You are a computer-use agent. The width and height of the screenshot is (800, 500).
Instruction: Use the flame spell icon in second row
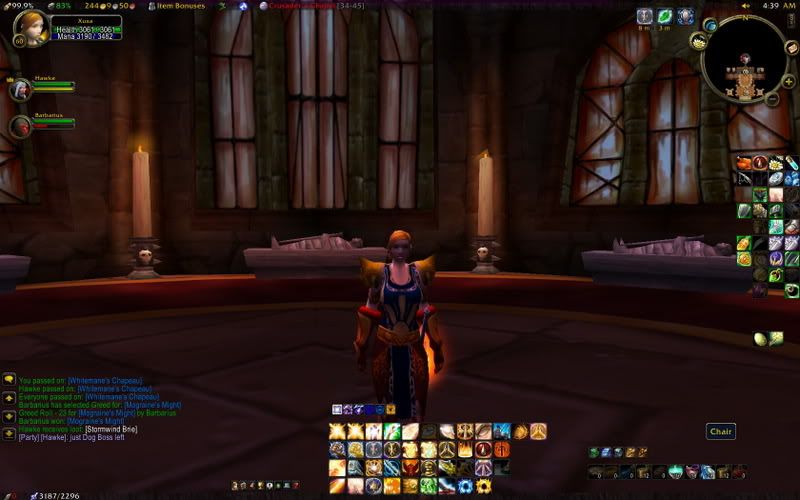coord(465,449)
